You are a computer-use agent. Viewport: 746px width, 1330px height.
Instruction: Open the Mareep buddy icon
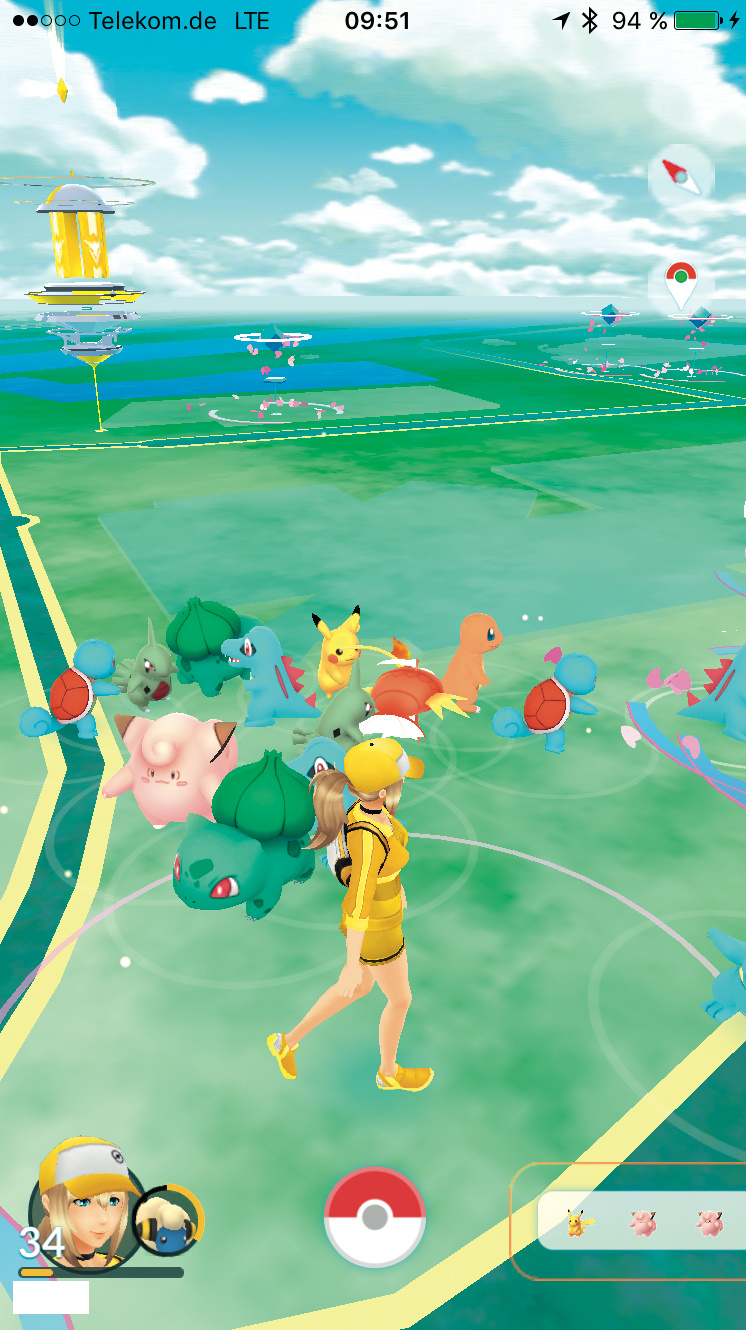168,1221
